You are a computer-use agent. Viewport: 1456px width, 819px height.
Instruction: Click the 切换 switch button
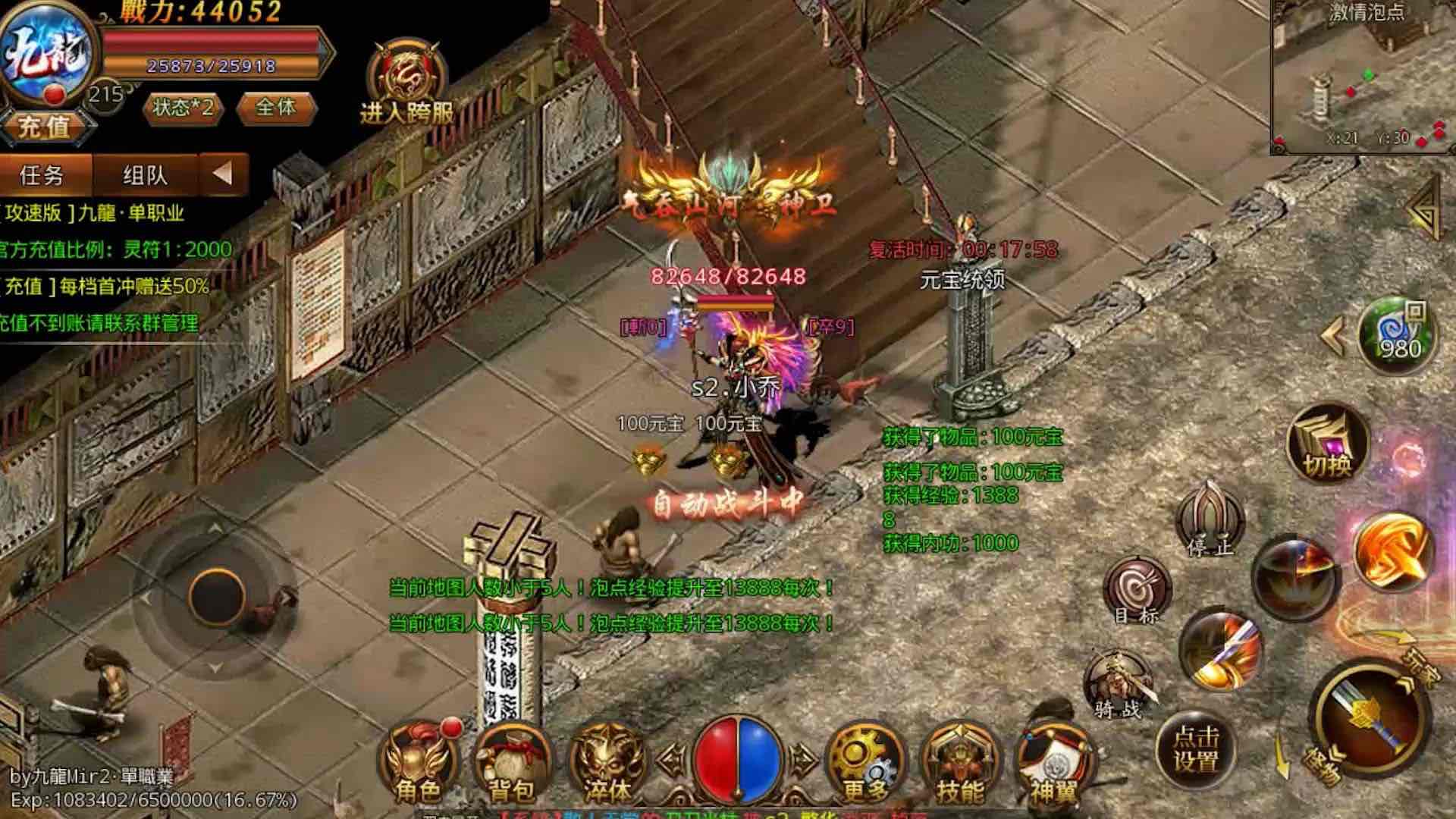[x=1327, y=444]
